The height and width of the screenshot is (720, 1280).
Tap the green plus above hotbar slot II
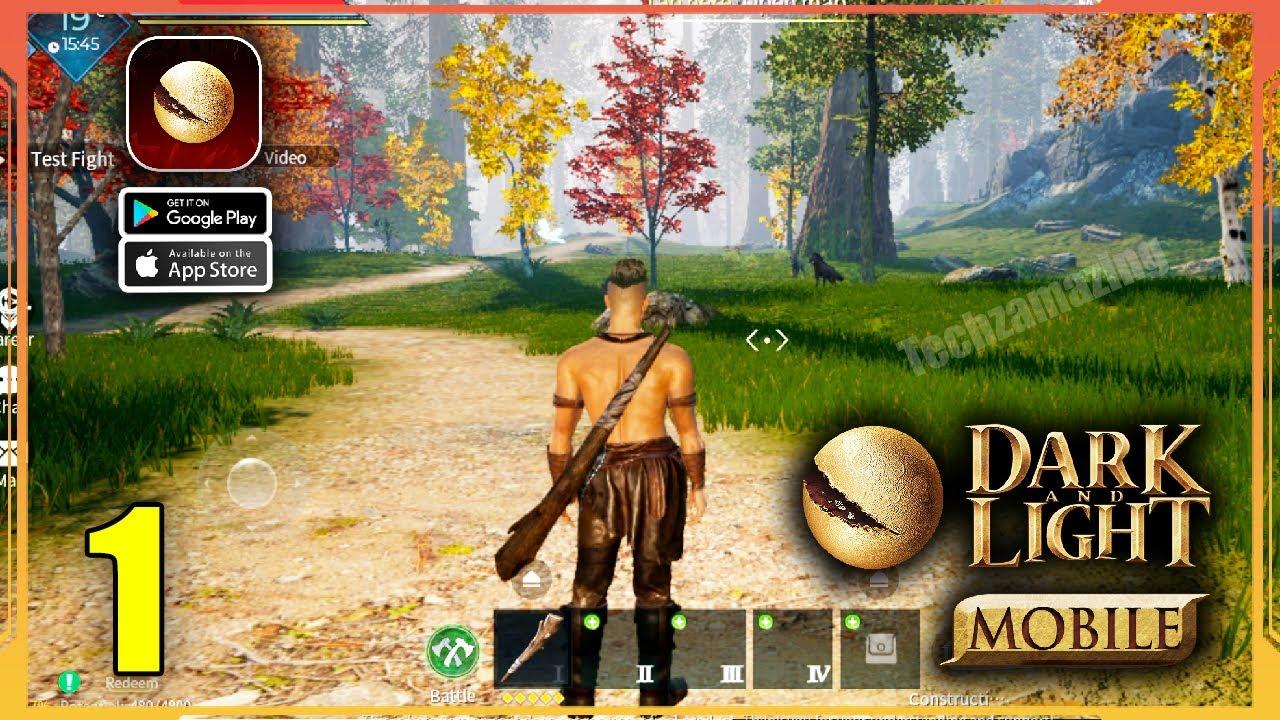point(590,621)
